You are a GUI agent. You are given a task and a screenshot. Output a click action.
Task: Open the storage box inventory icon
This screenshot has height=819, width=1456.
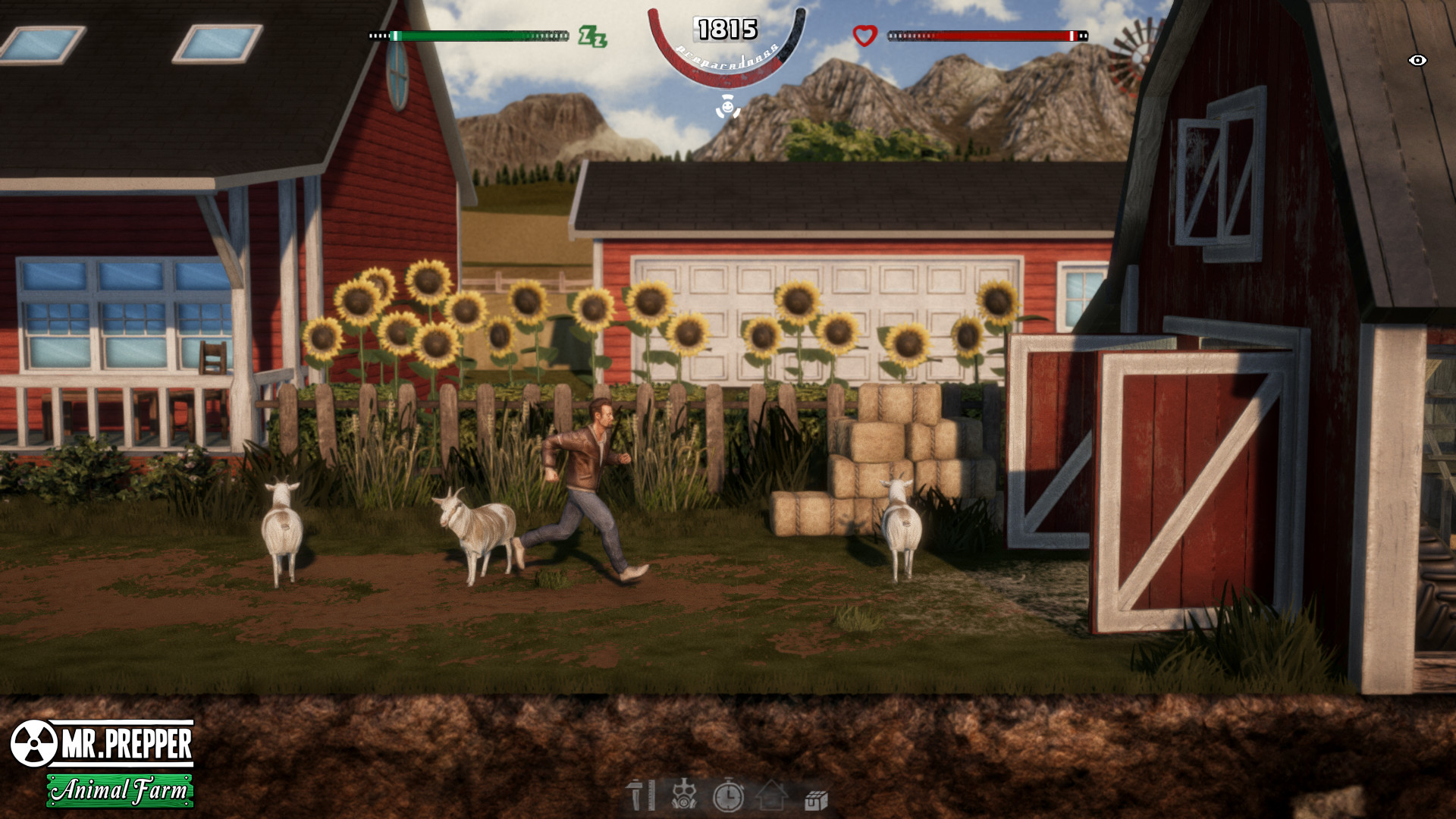click(x=817, y=799)
